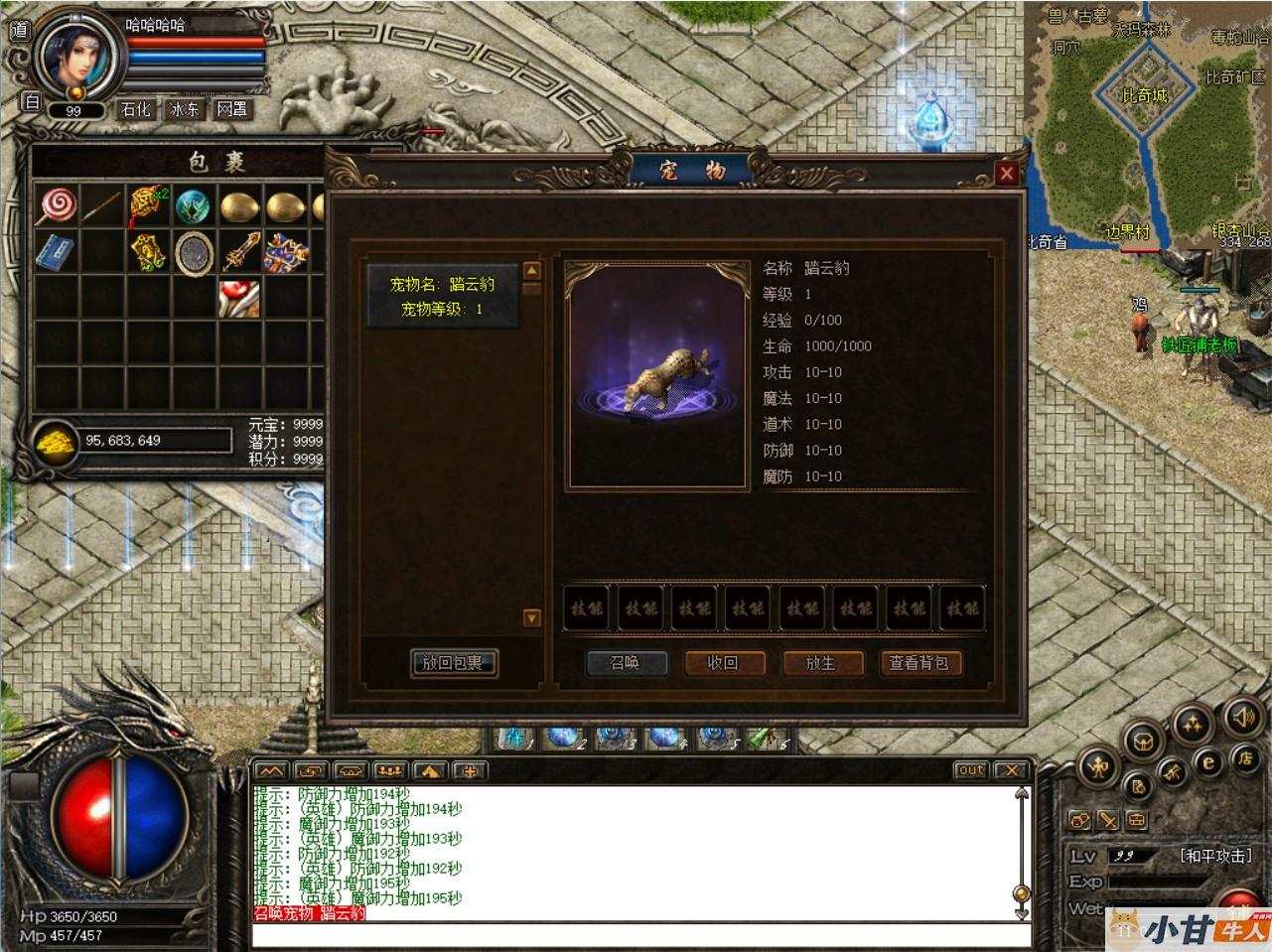Open the shop with the 店 icon
This screenshot has width=1272, height=952.
[1243, 759]
